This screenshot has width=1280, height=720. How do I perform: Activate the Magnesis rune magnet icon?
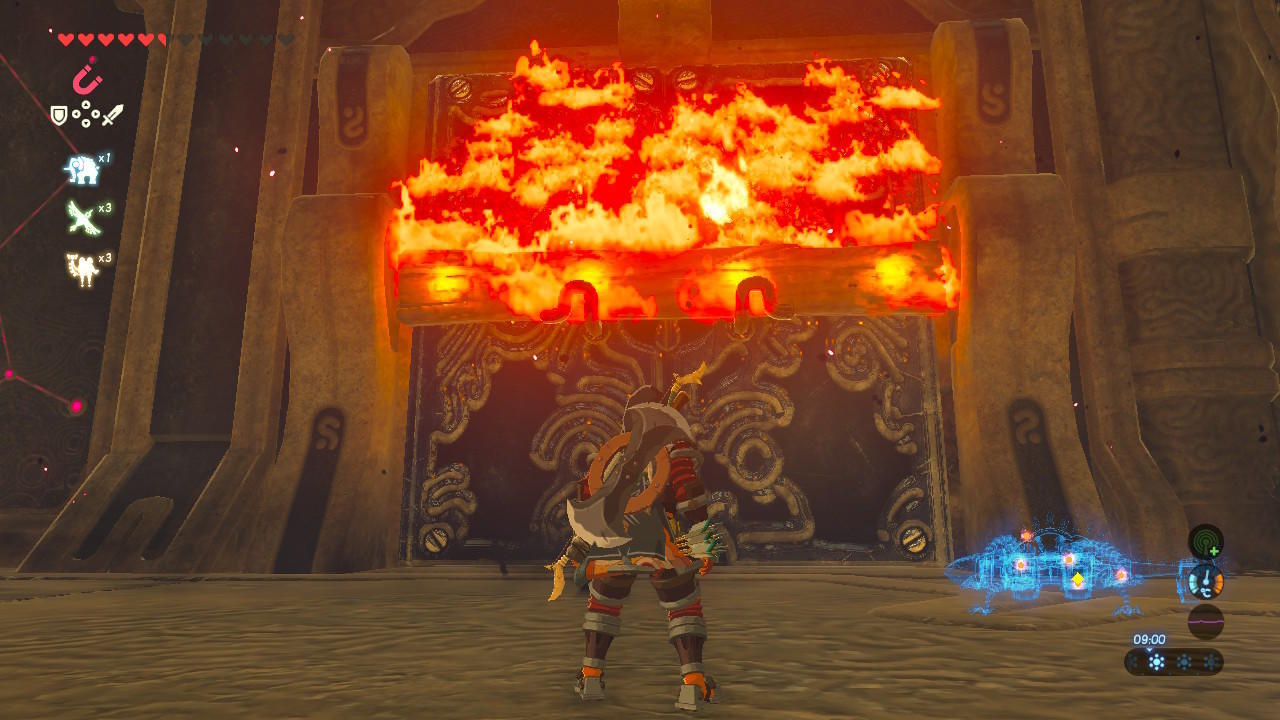(87, 78)
